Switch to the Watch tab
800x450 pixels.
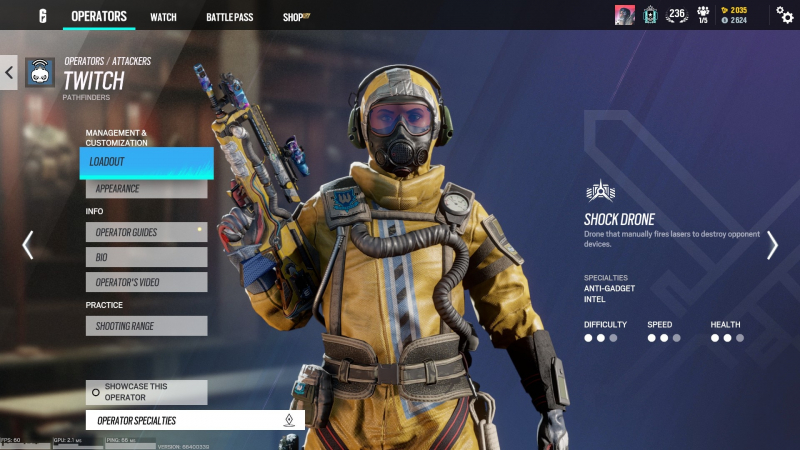click(163, 17)
